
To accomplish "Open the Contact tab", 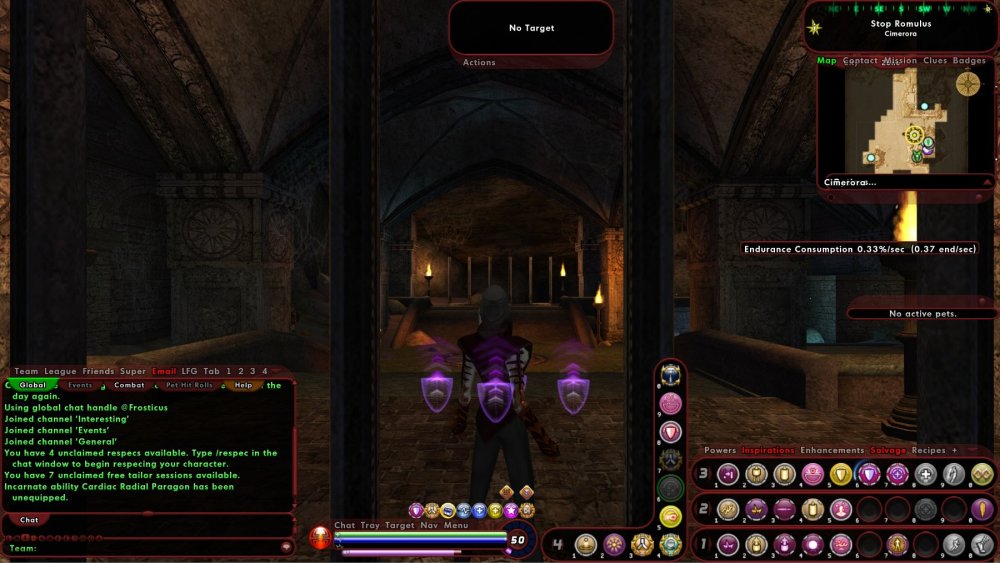I will 860,61.
